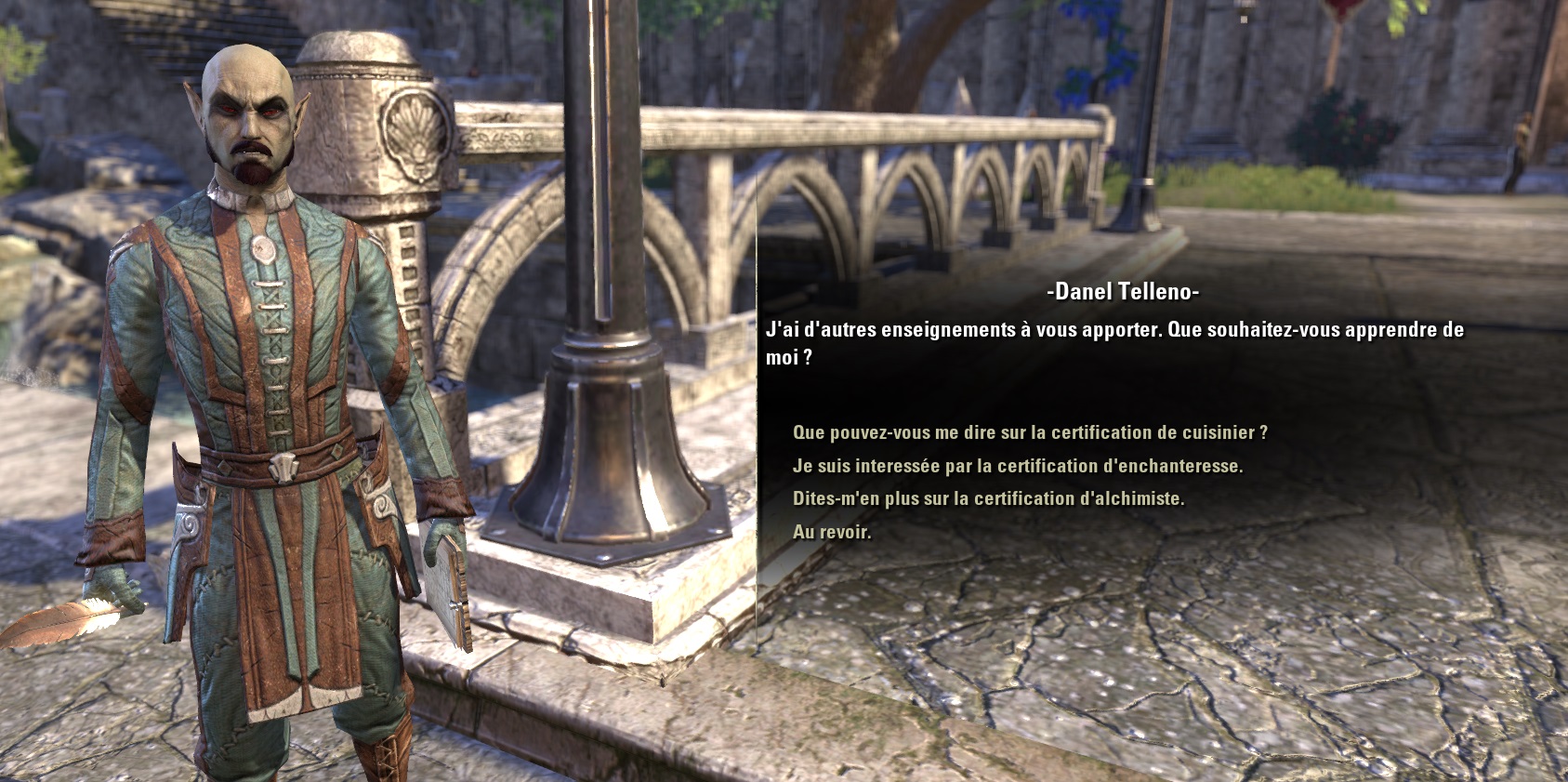The image size is (1568, 782).
Task: Select the alchimiste certification dialogue option
Action: tap(988, 498)
